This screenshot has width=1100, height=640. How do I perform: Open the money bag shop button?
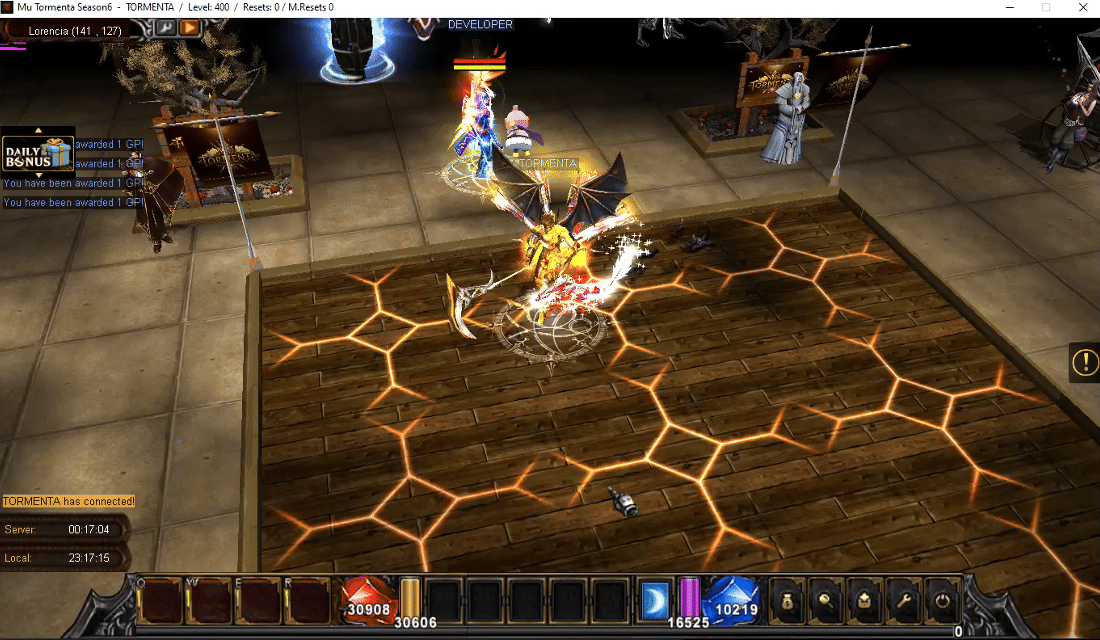(787, 601)
